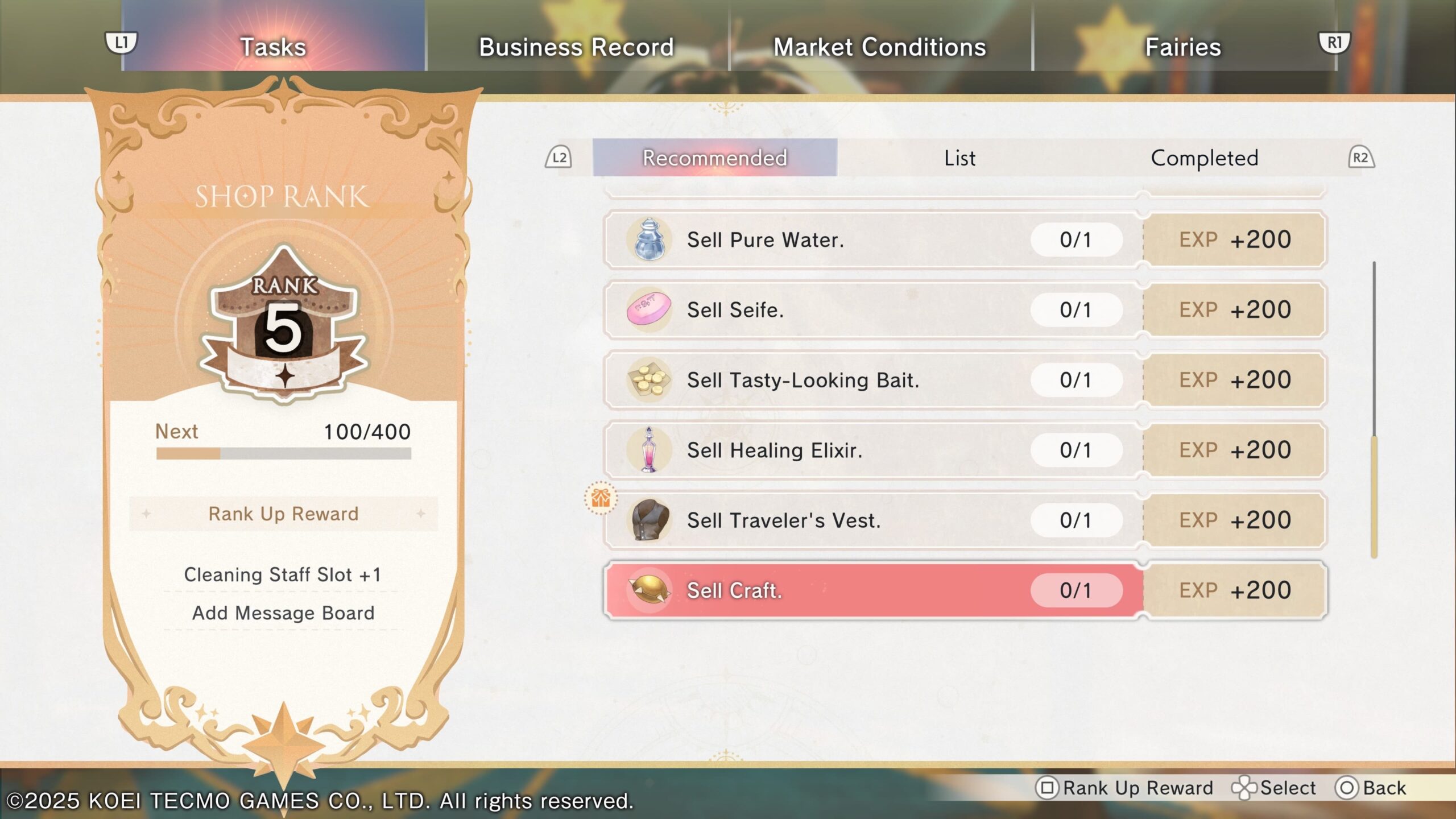Switch to the Tasks tab
1456x819 pixels.
[273, 47]
